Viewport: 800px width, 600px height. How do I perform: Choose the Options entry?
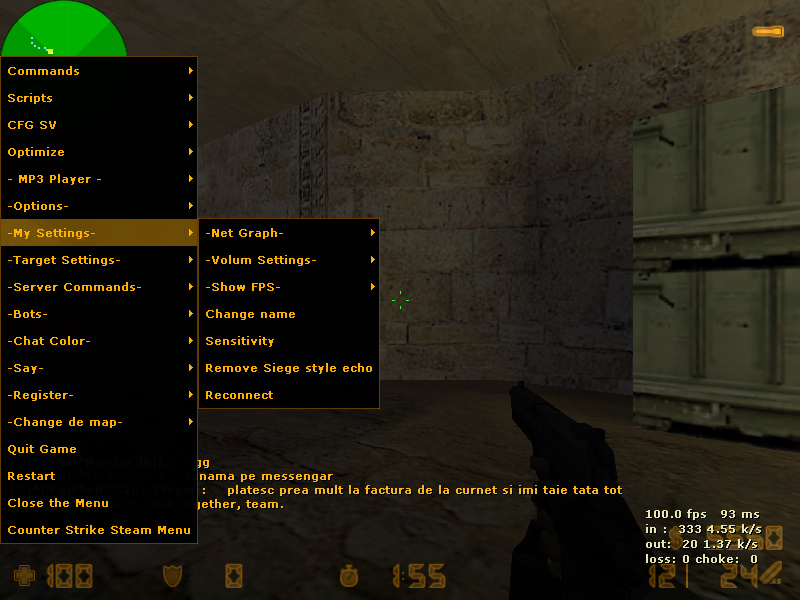(x=99, y=206)
